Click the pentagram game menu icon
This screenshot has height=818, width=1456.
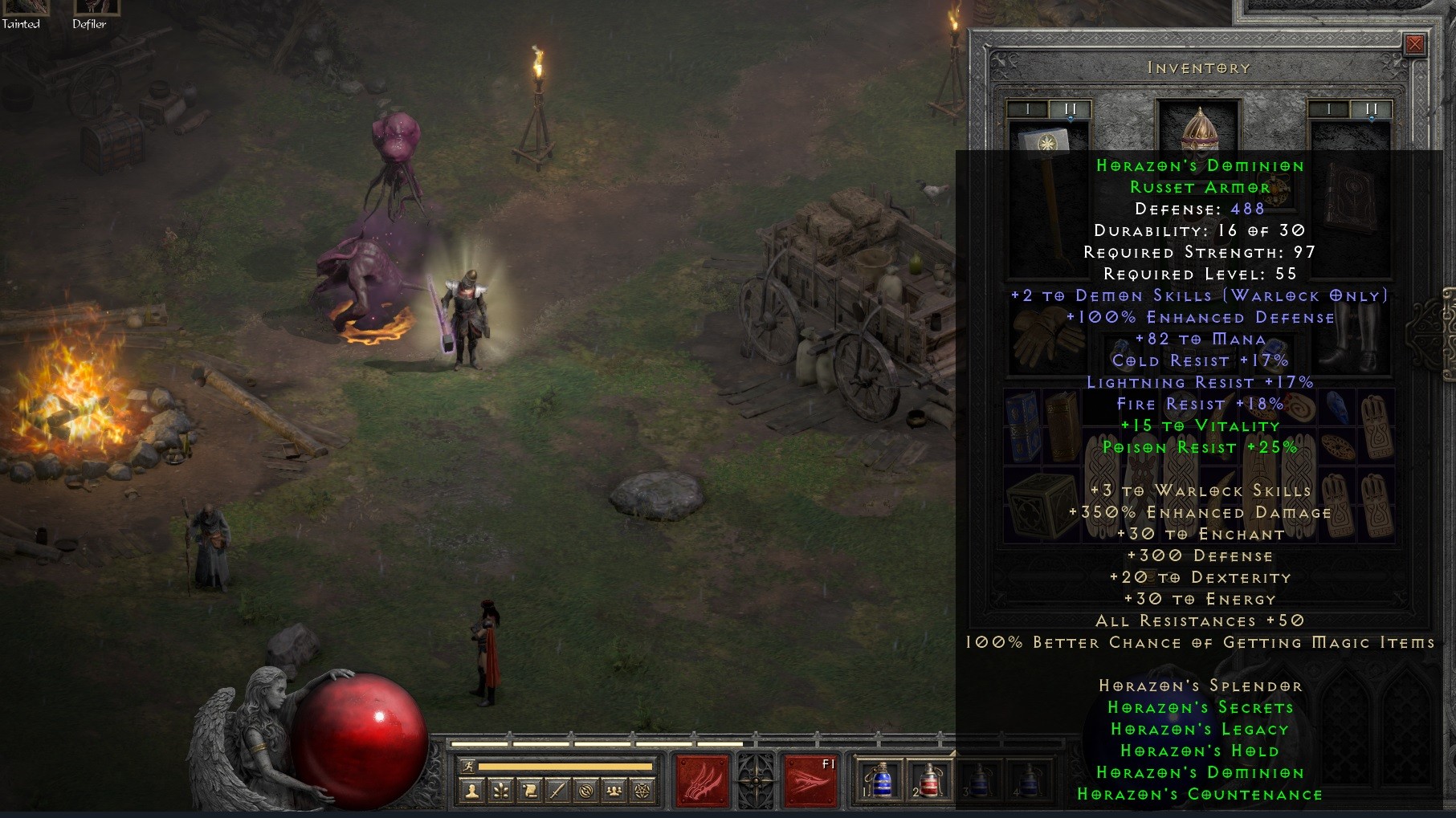(x=642, y=792)
